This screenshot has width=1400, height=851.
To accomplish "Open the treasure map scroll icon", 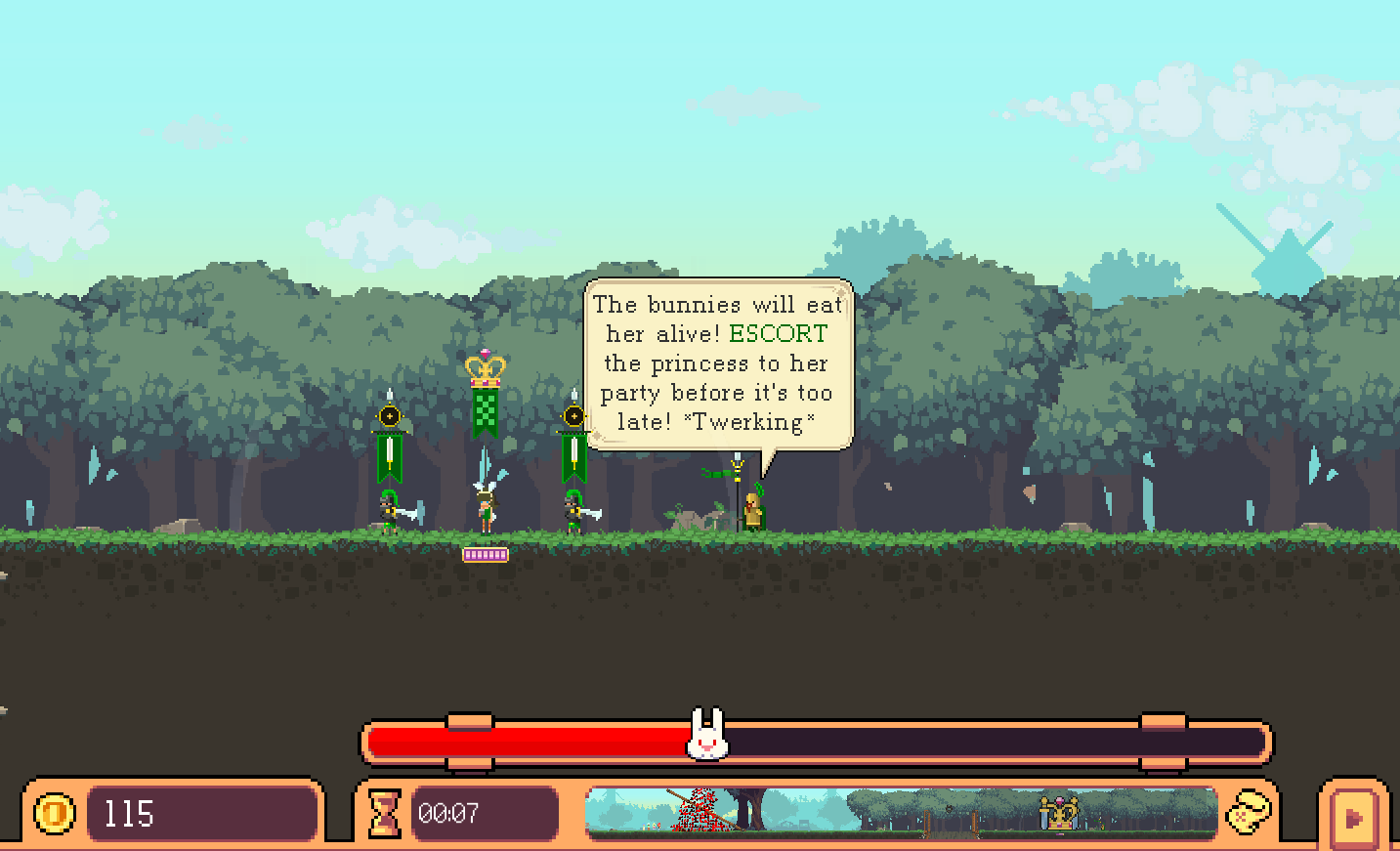I will 1249,812.
